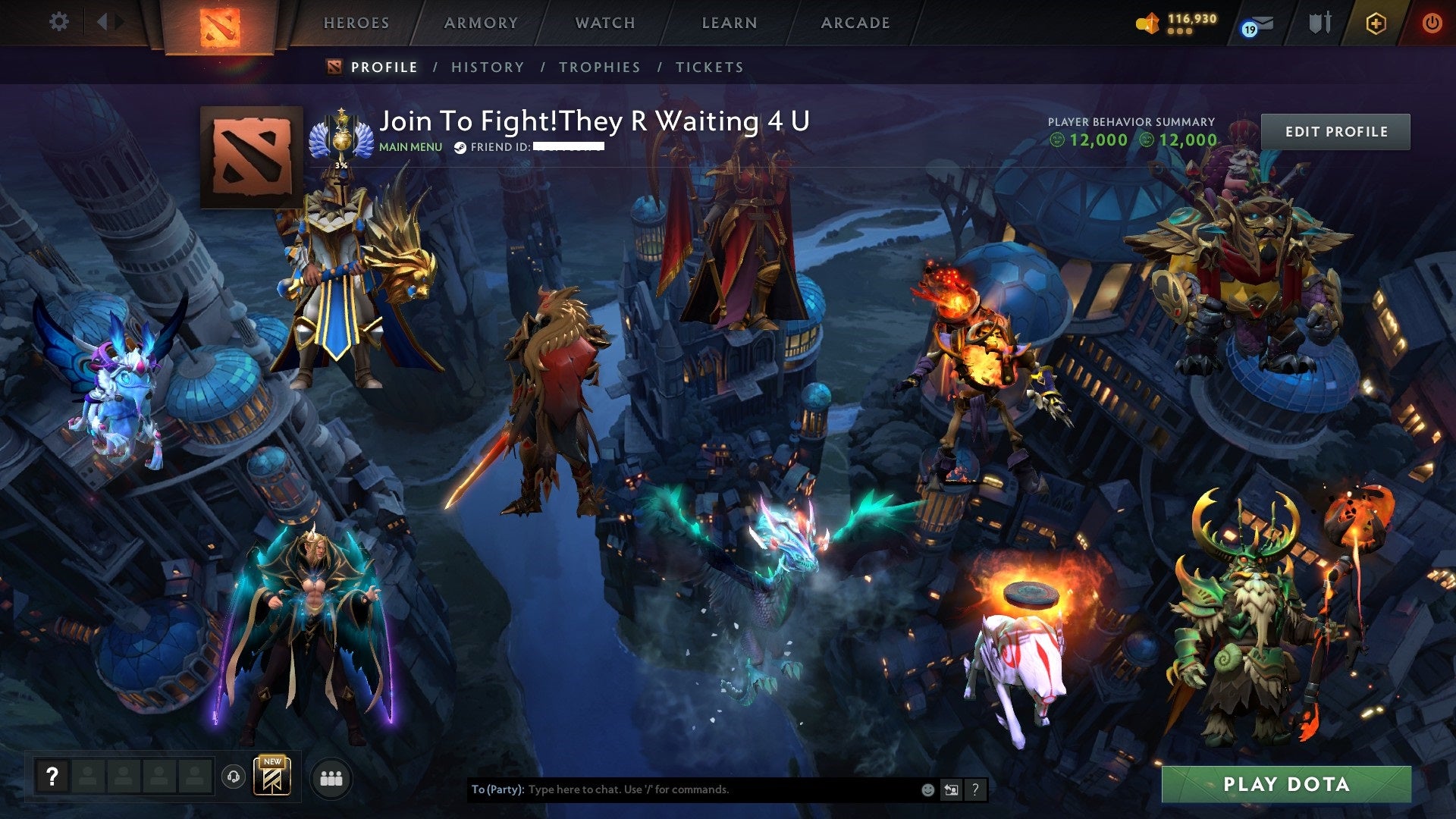Click the emoticon smiley in the chat bar
The height and width of the screenshot is (819, 1456).
click(x=927, y=789)
